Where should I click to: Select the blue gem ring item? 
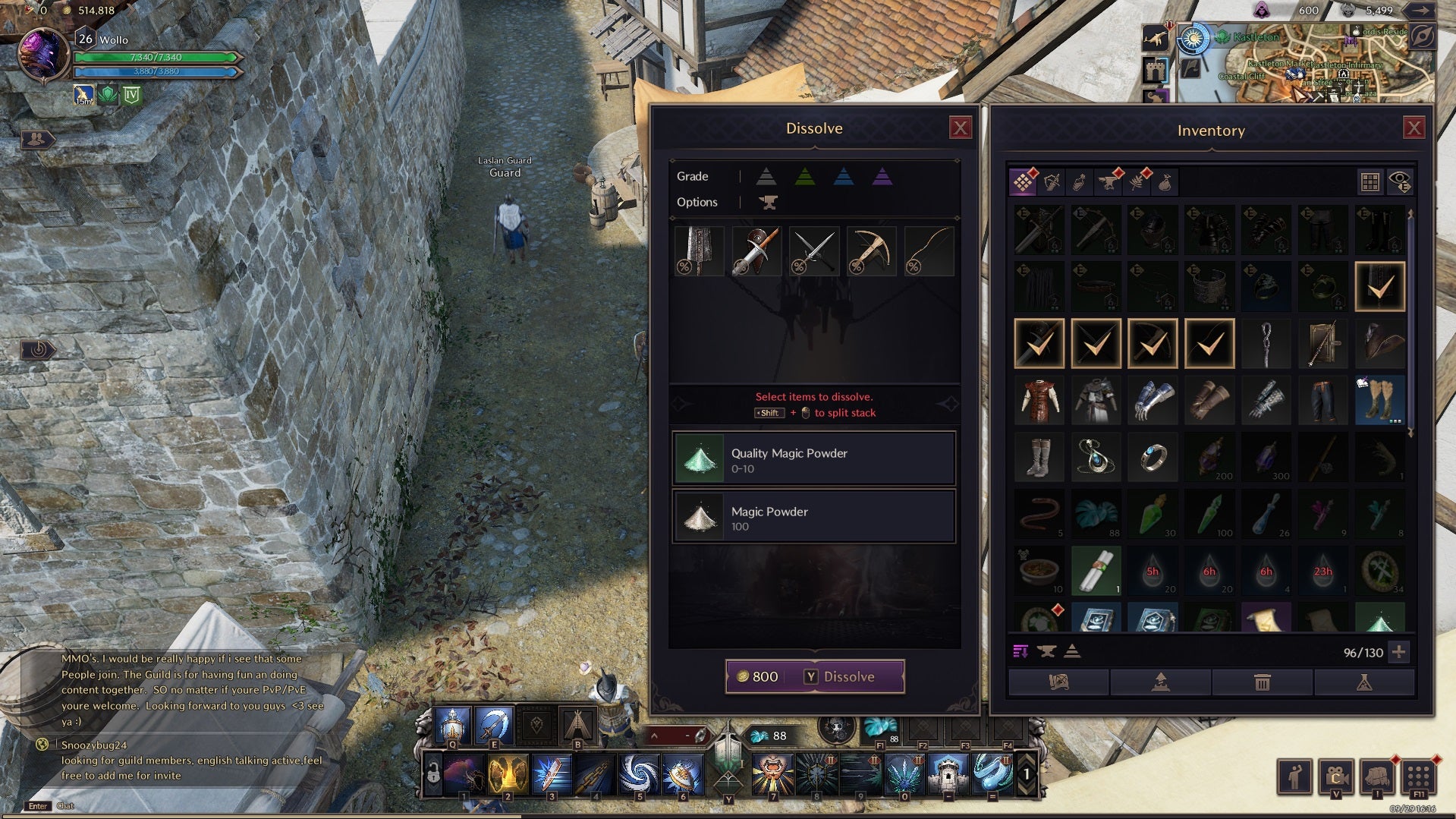click(x=1153, y=458)
